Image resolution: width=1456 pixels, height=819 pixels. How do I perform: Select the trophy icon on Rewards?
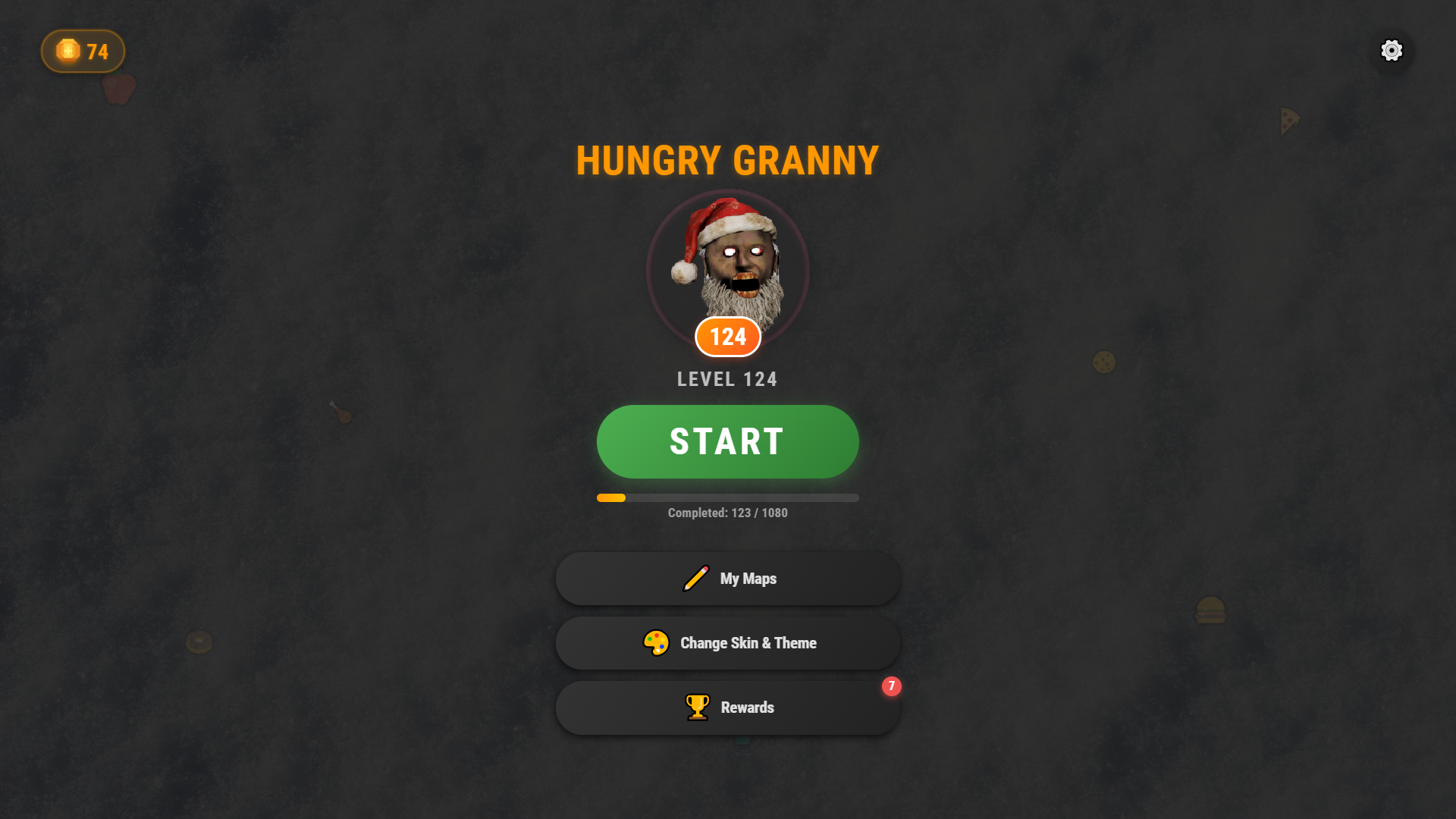(x=696, y=707)
